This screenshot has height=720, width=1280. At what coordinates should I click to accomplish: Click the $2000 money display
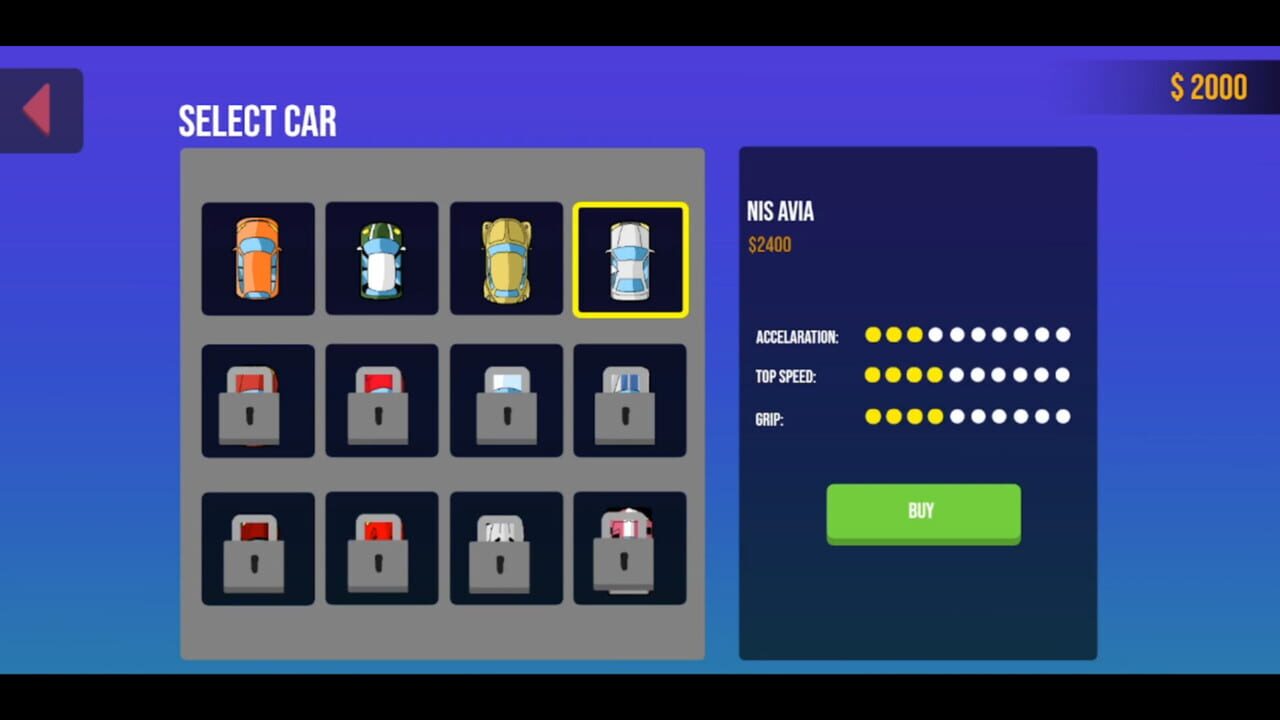[1208, 88]
